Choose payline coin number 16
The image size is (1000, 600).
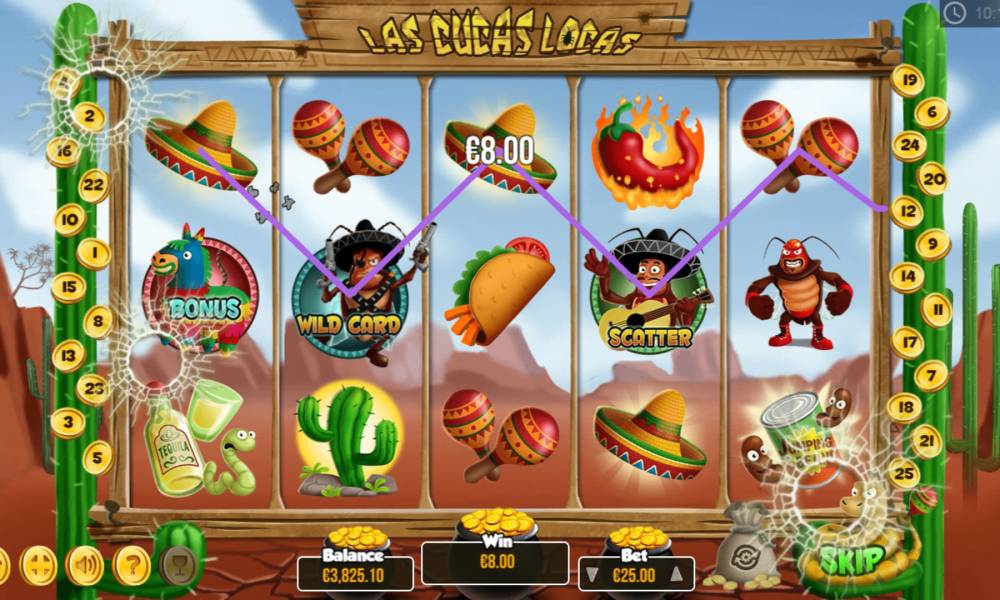coord(63,152)
